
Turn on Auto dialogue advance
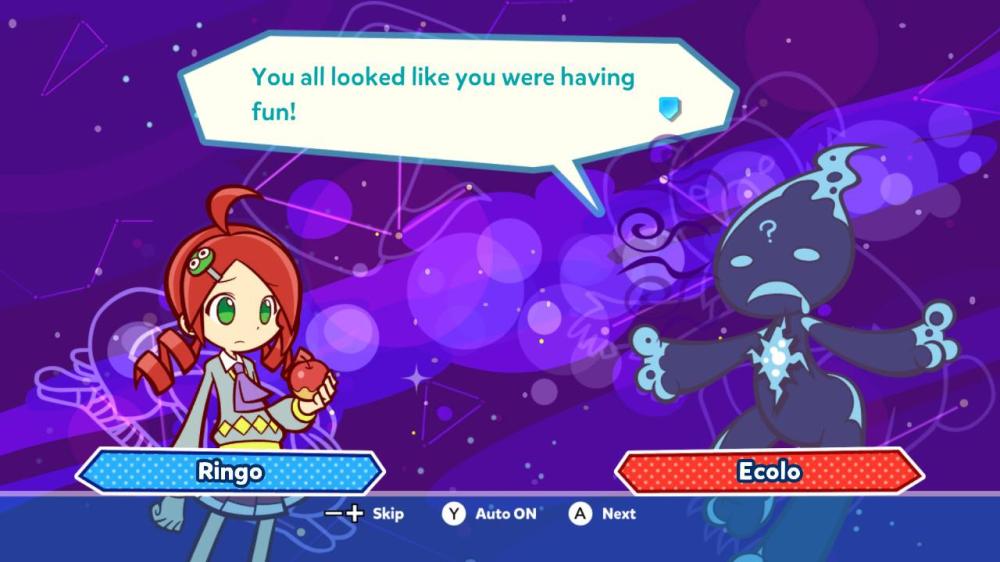tap(490, 514)
